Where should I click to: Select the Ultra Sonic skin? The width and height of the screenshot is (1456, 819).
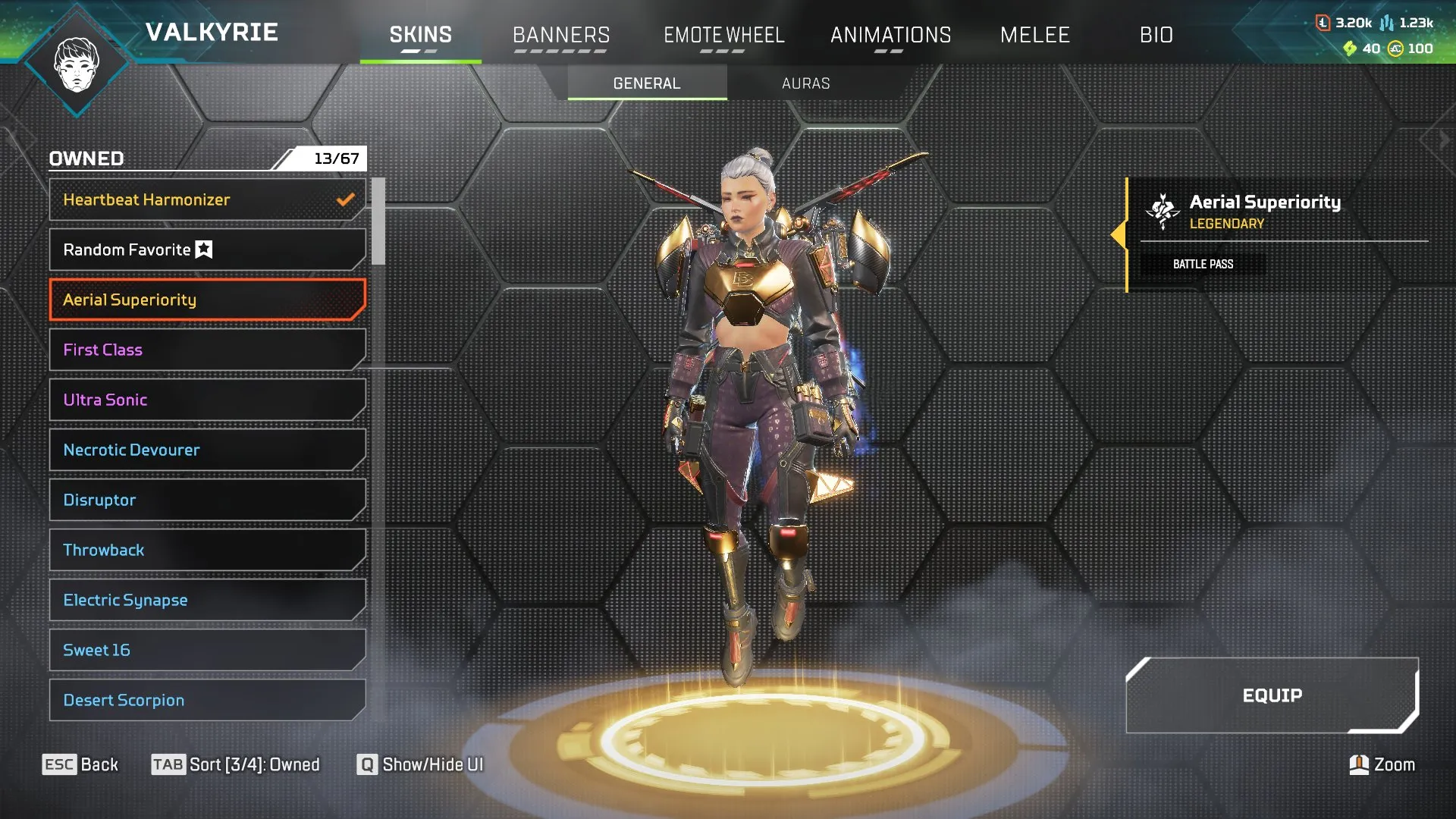point(206,400)
